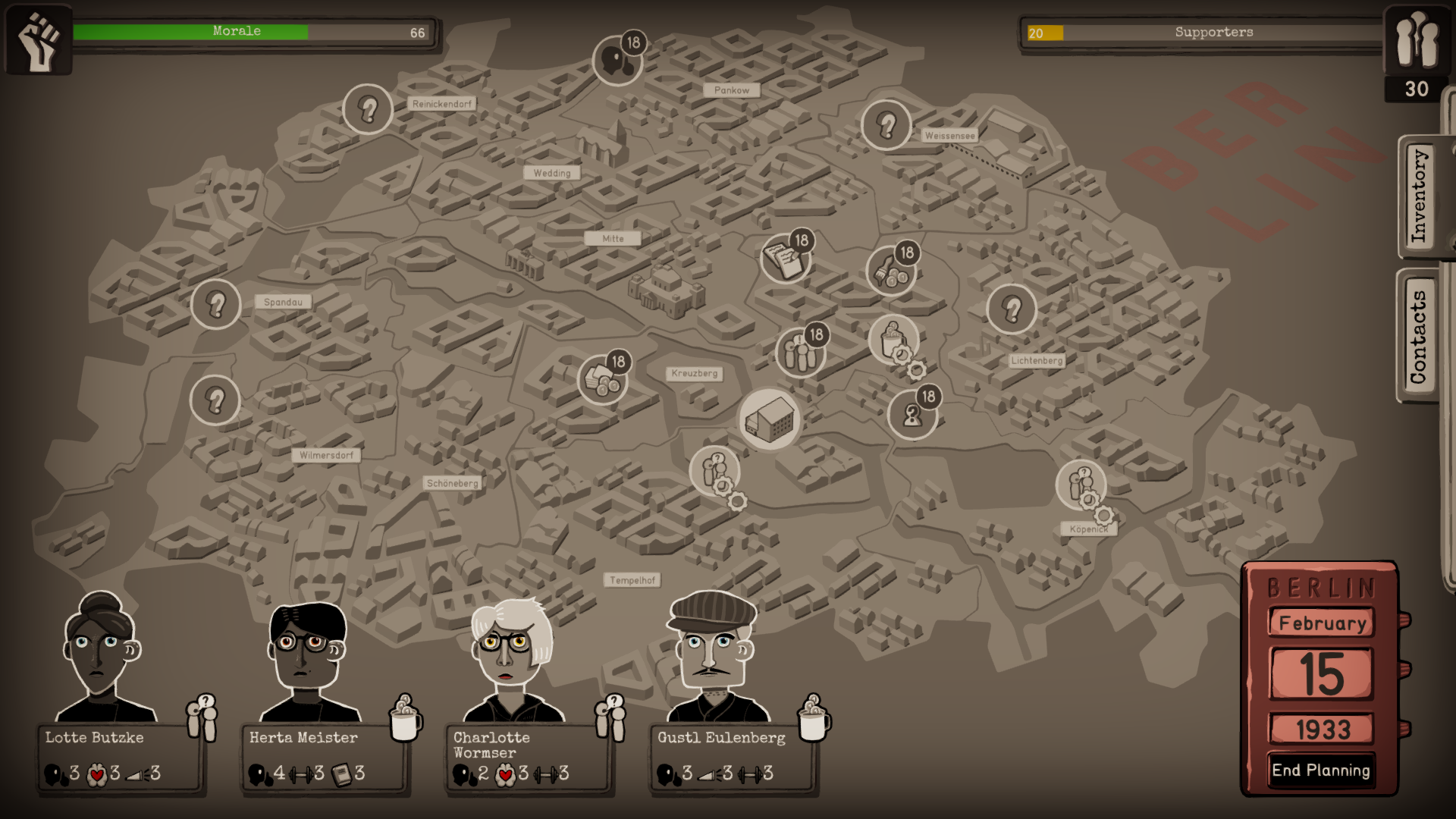Open the Inventory side tab
Screen dimensions: 1456x819
pyautogui.click(x=1418, y=197)
